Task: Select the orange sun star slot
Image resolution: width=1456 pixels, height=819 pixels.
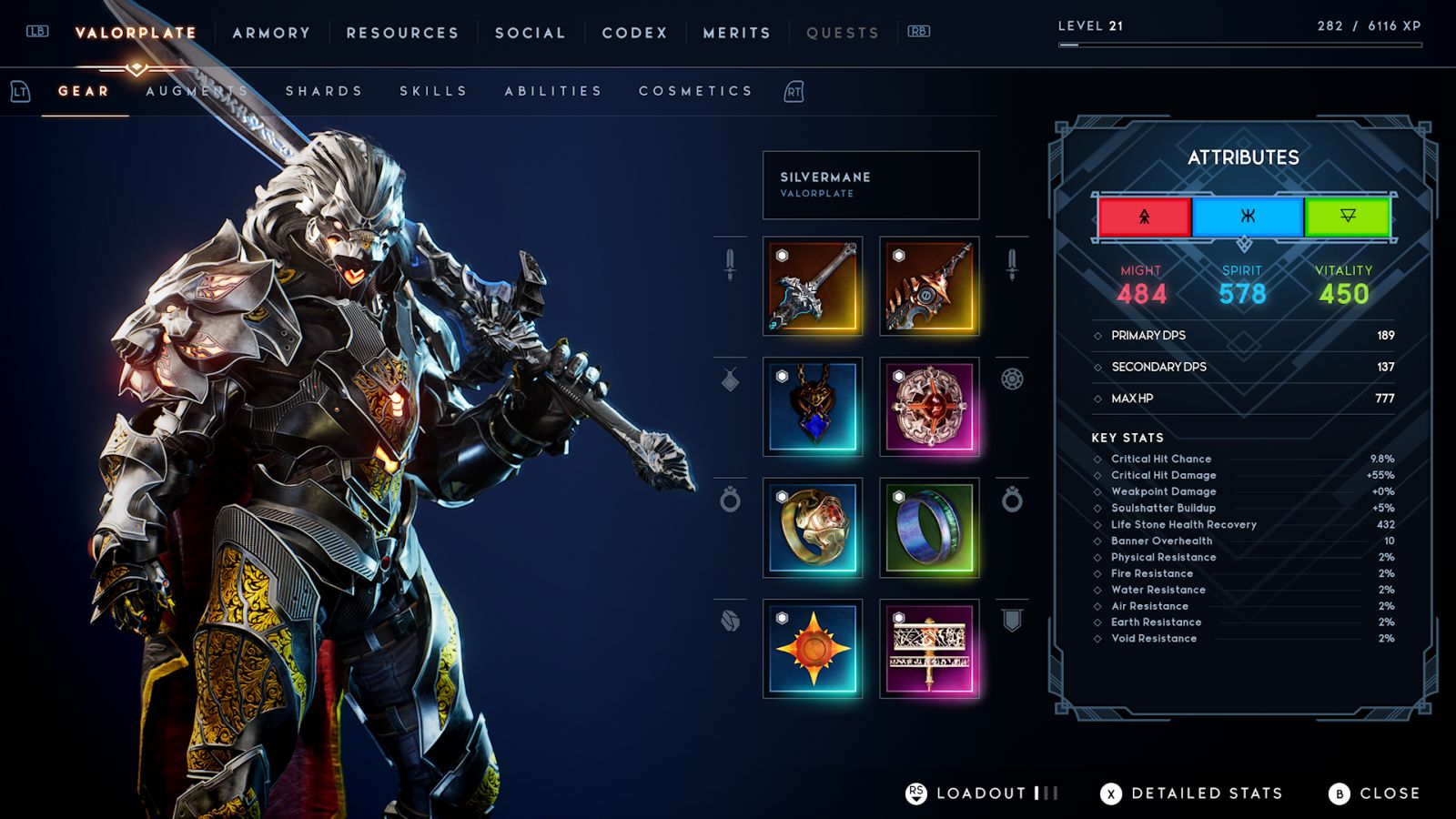Action: (813, 649)
